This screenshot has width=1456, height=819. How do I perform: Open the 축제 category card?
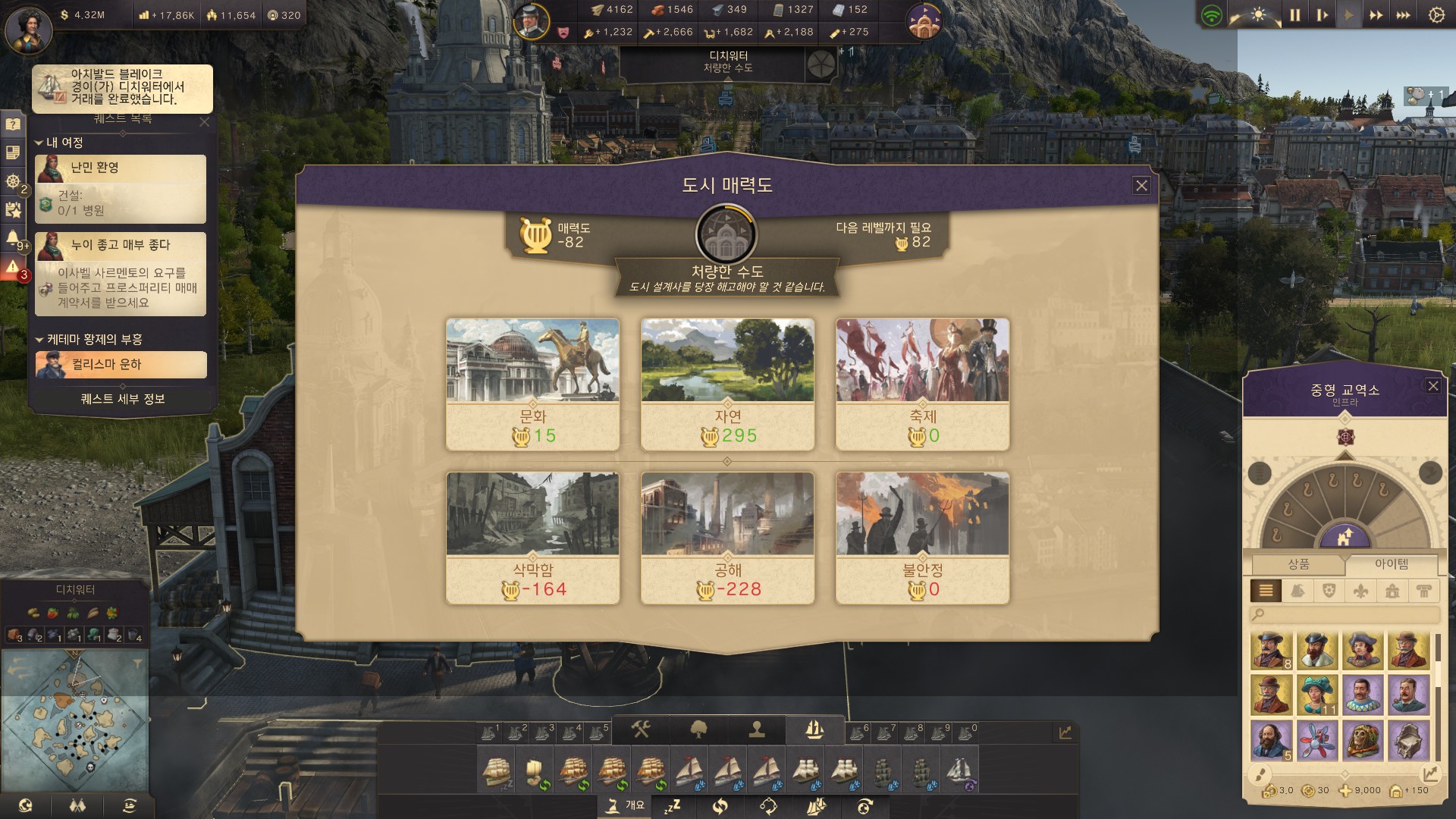(x=922, y=384)
